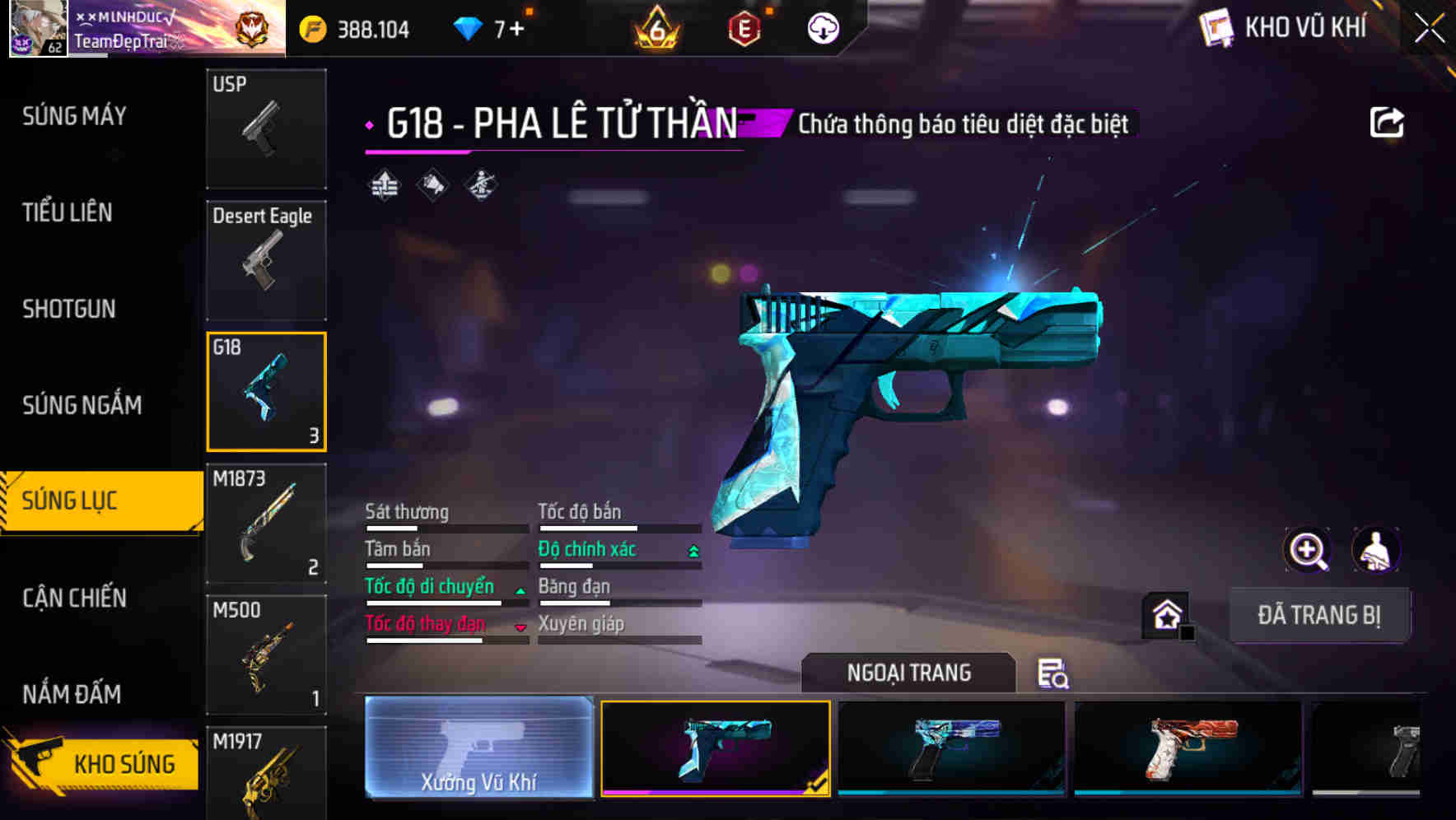The width and height of the screenshot is (1456, 820).
Task: Click the magnifier zoom-in preview icon
Action: (1306, 550)
